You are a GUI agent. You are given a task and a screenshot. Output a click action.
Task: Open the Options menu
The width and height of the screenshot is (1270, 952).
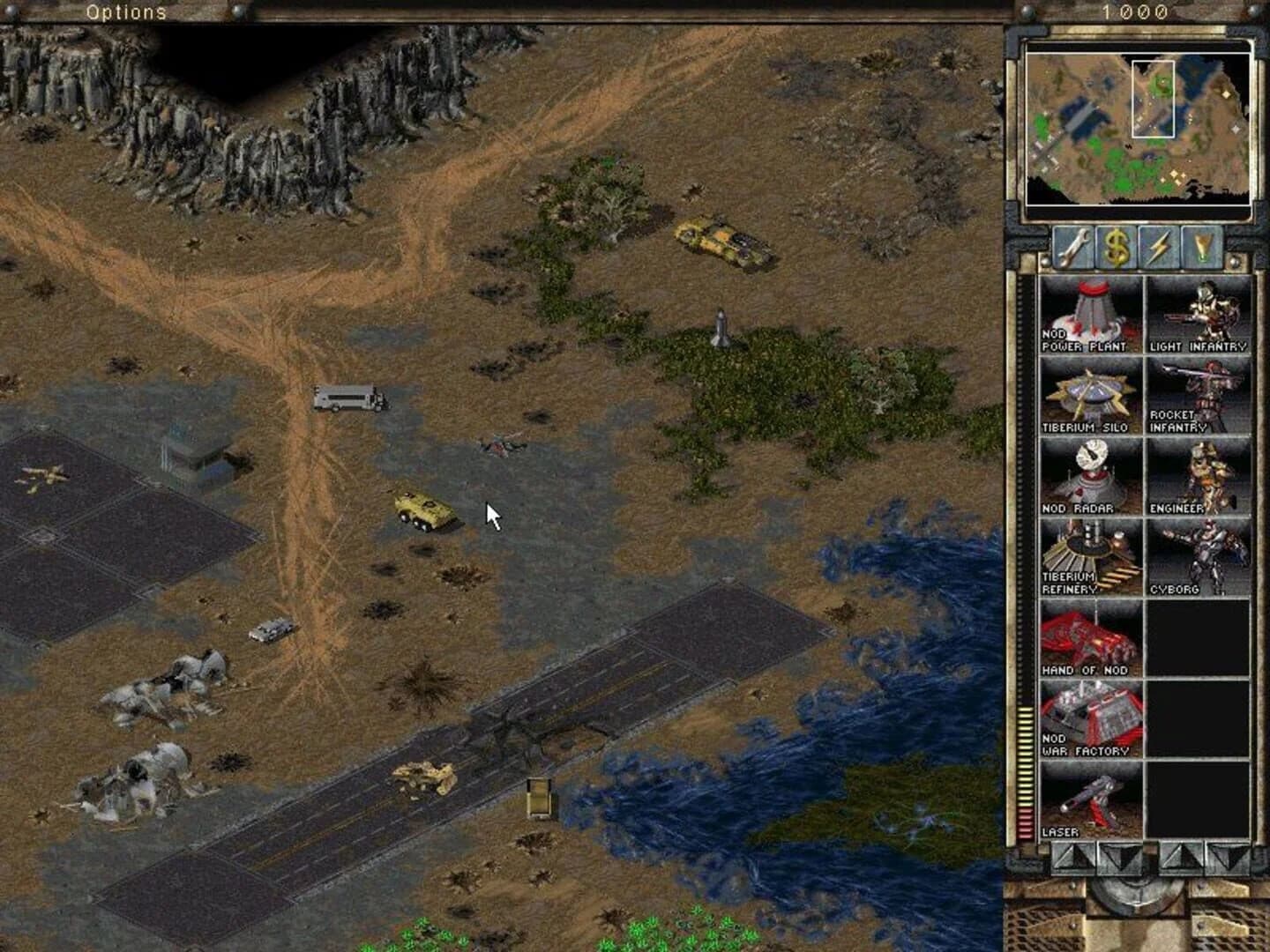[125, 12]
